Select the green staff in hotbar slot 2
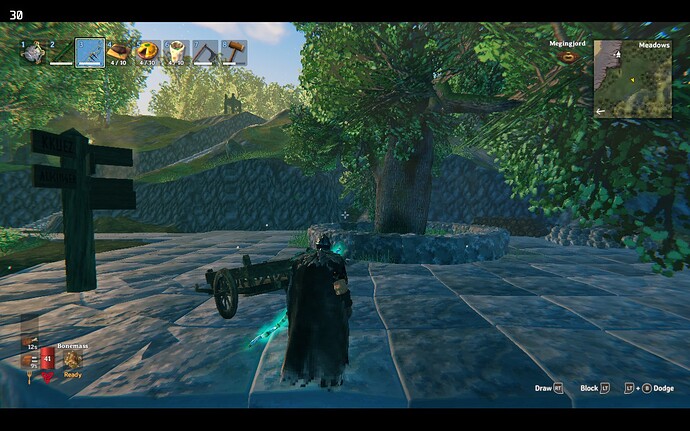Screen dimensions: 690x431 pyautogui.click(x=62, y=52)
